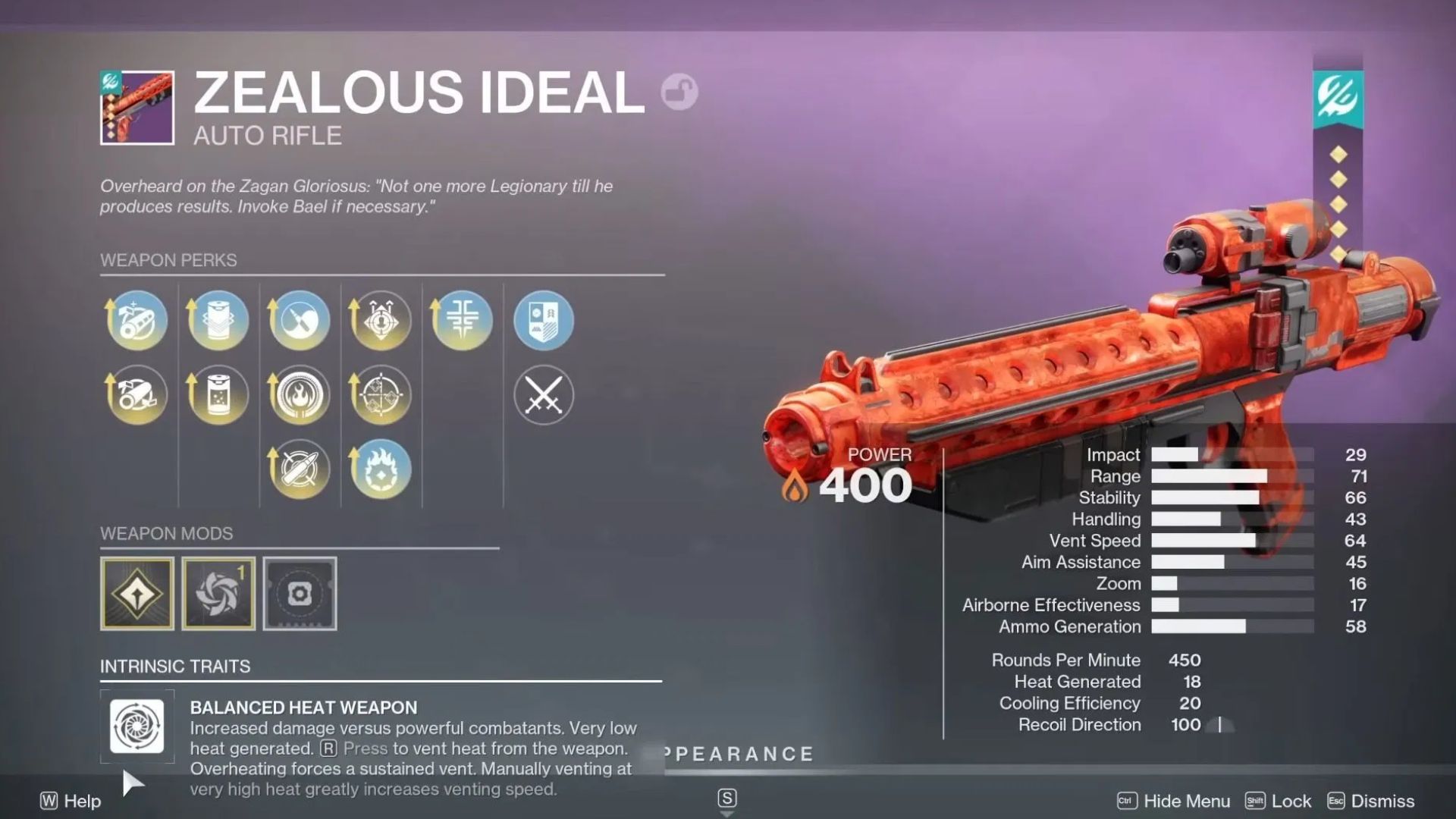Select the empty weapon mod socket
Image resolution: width=1456 pixels, height=819 pixels.
tap(299, 594)
